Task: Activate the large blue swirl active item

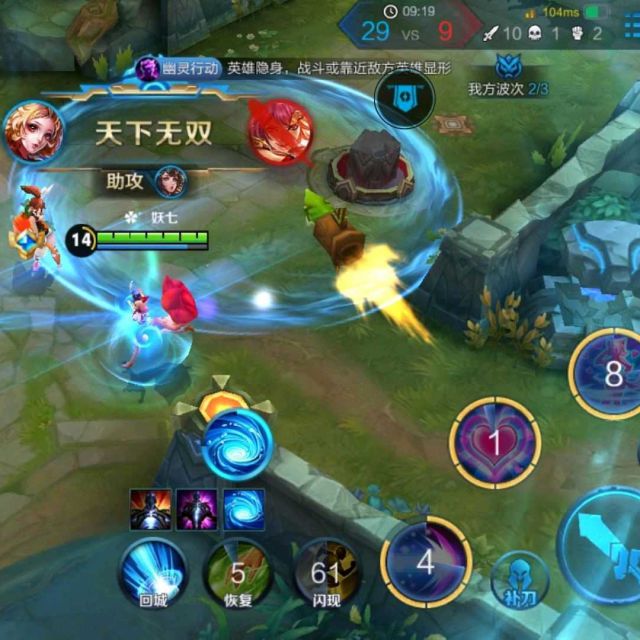Action: 237,444
